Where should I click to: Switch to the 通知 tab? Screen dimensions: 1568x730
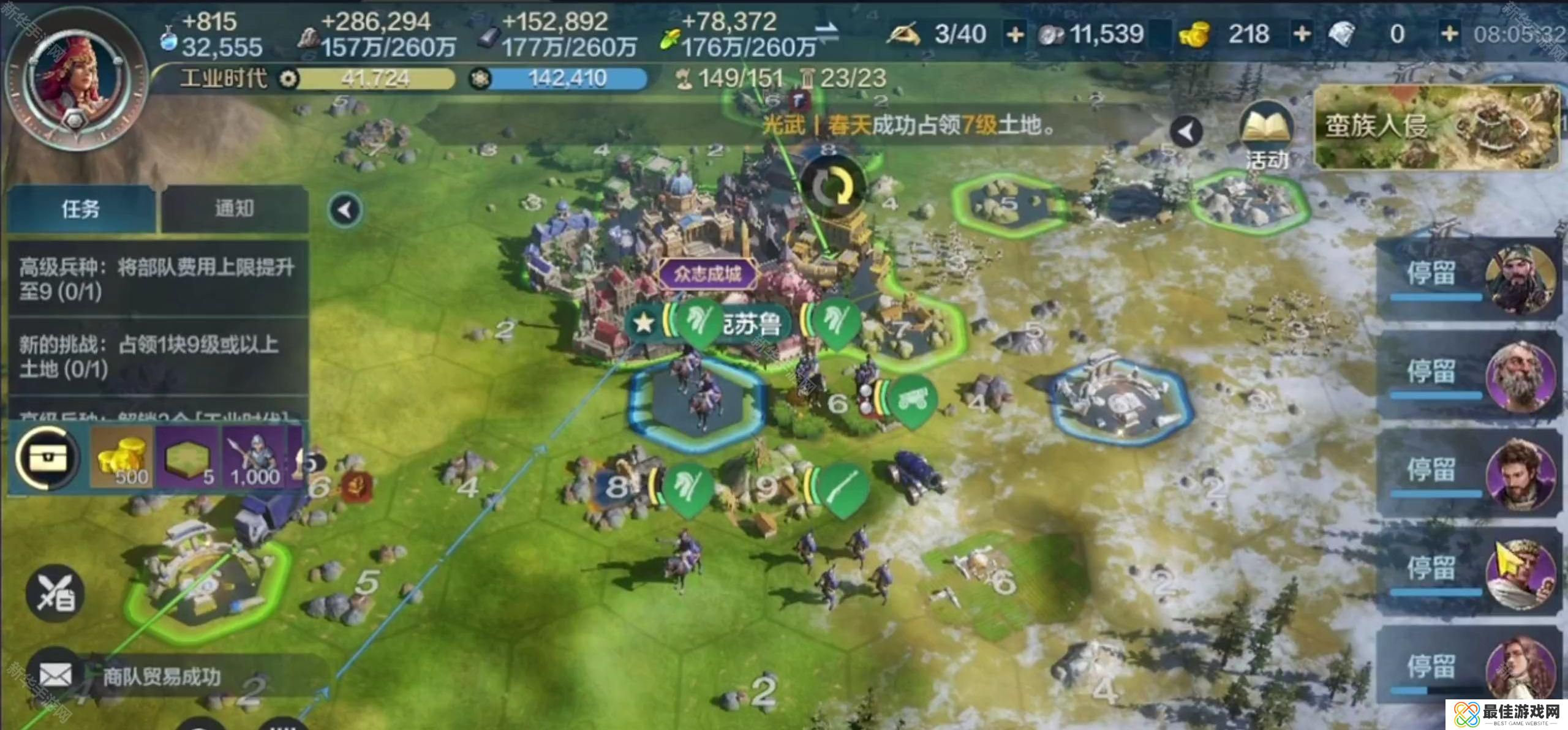tap(233, 209)
